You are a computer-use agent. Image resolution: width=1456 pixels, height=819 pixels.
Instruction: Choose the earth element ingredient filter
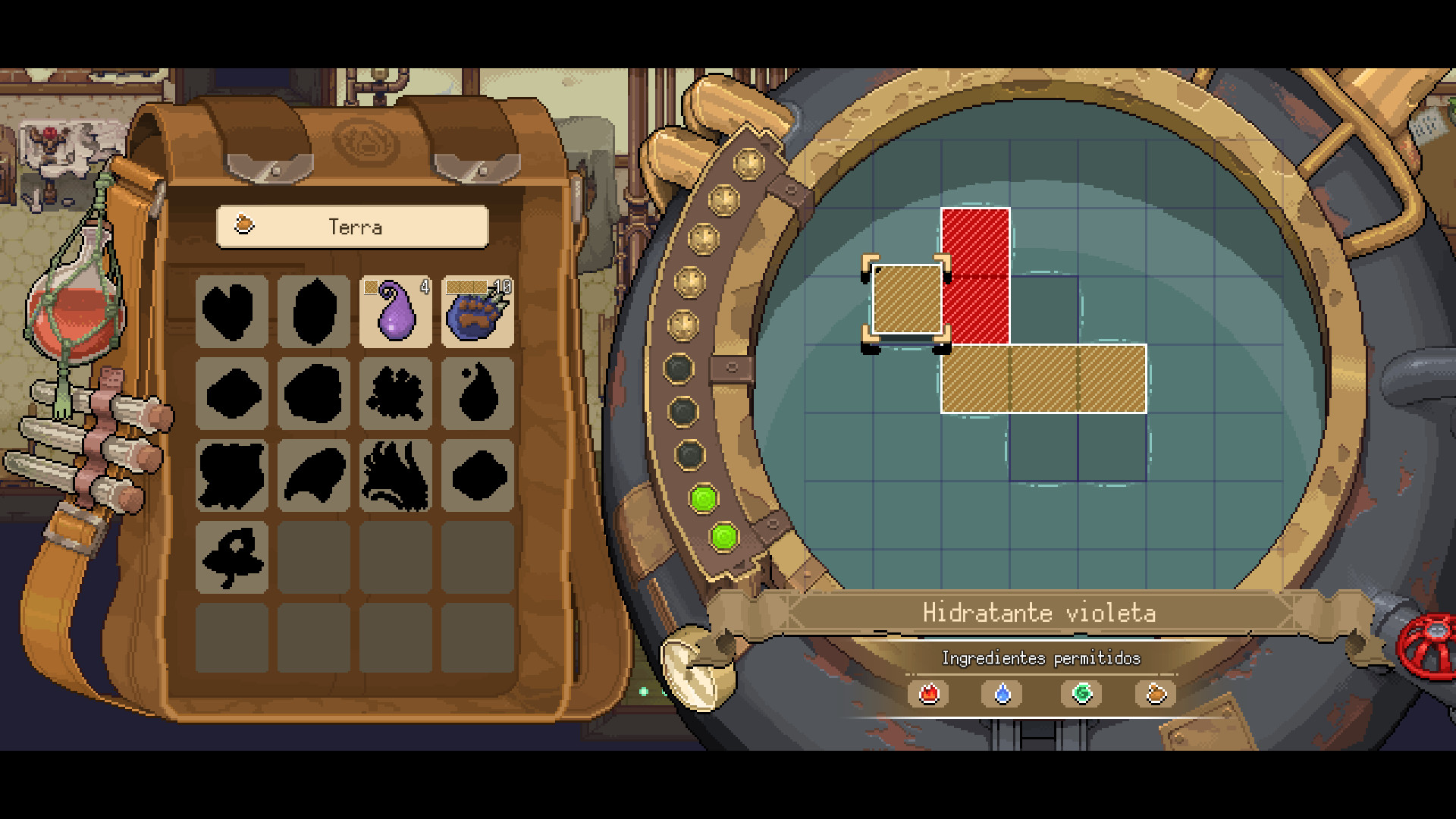1155,694
